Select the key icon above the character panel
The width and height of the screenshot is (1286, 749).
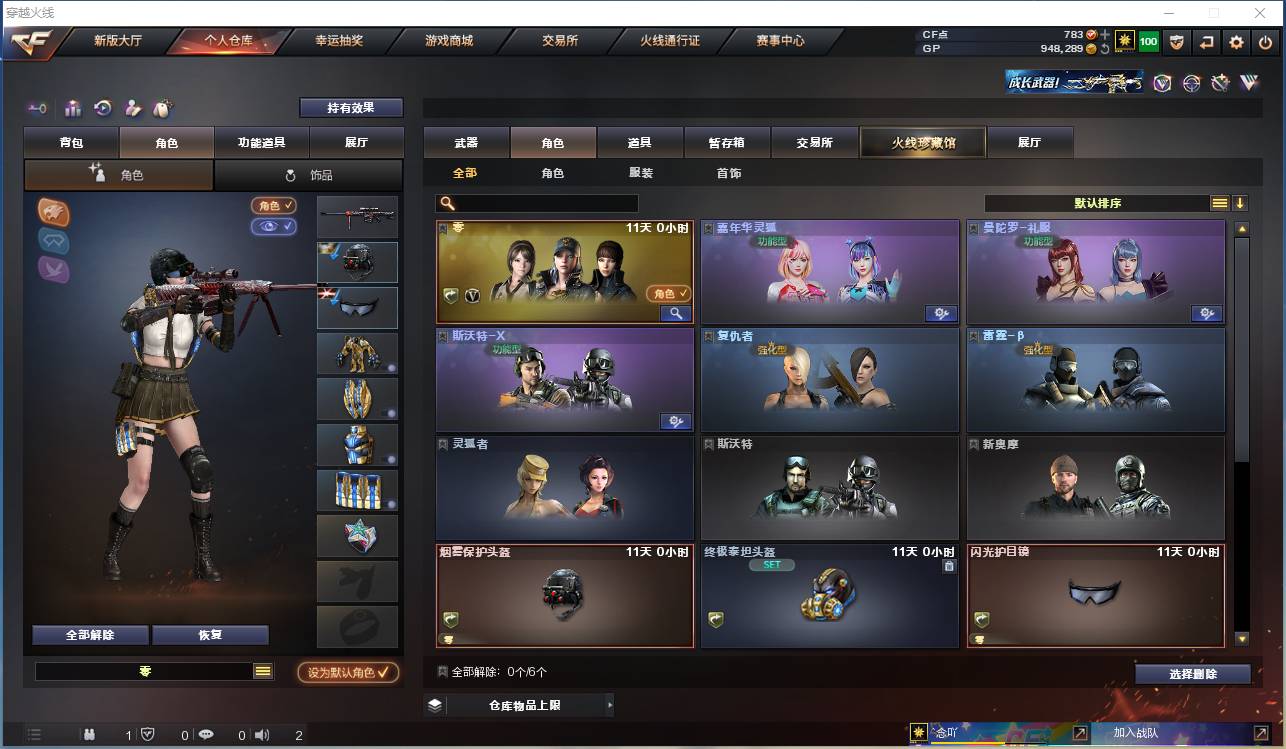[38, 107]
